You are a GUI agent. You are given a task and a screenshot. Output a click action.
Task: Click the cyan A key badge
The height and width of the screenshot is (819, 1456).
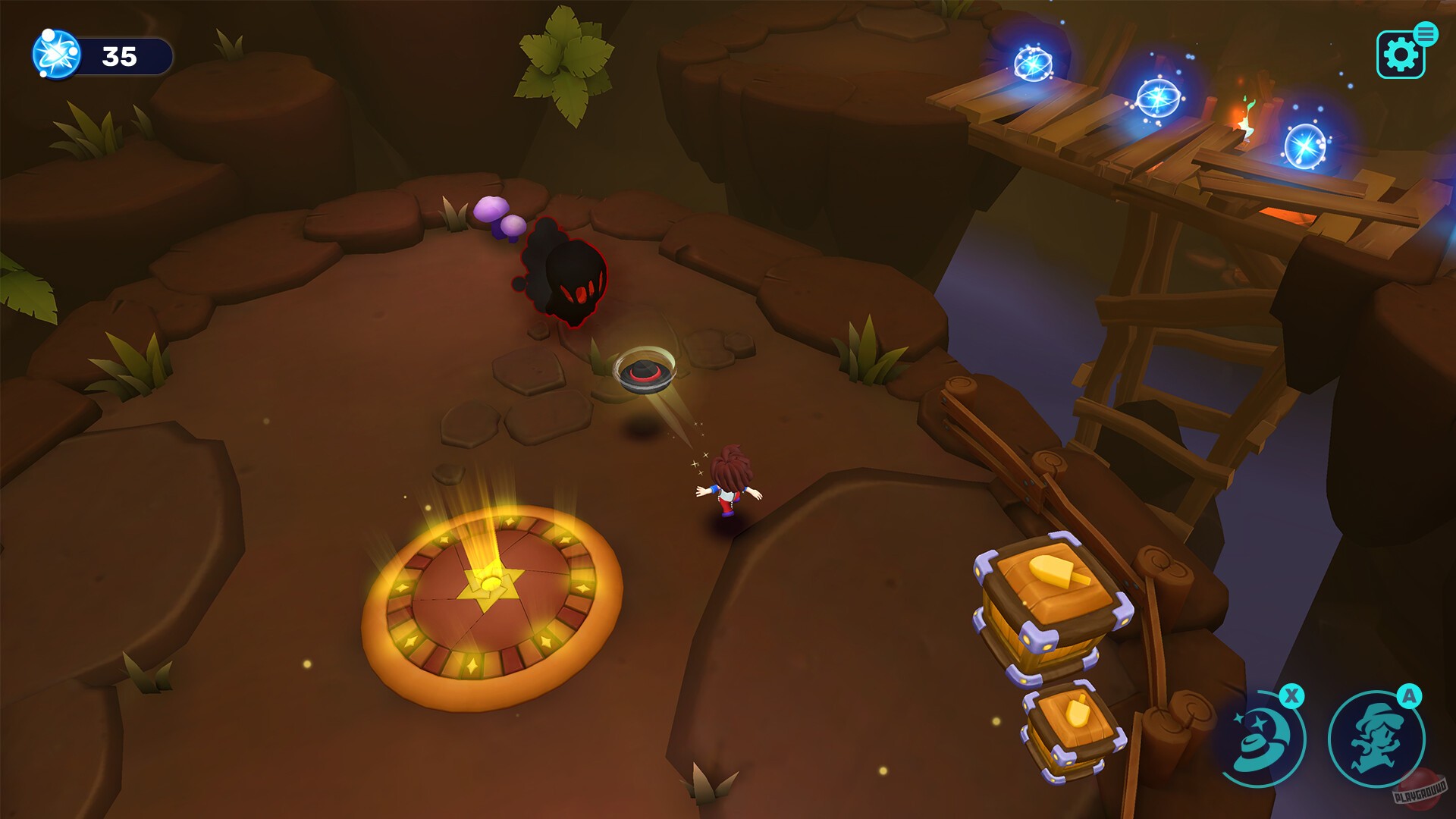(1408, 695)
